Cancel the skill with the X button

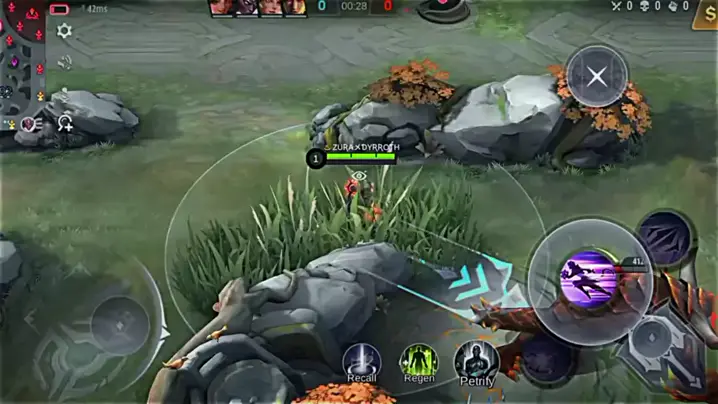(597, 76)
